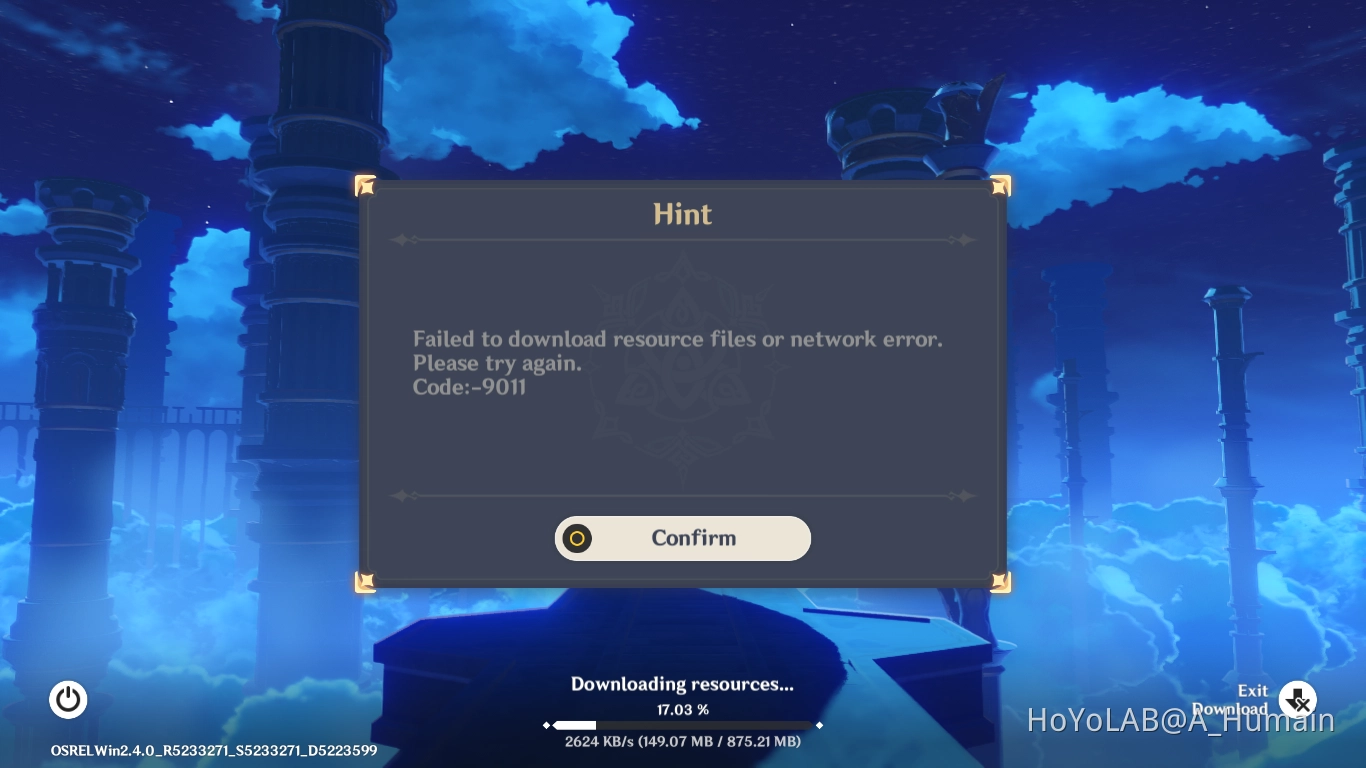Click the 17.03% download progress bar
Image resolution: width=1366 pixels, height=768 pixels.
(x=683, y=725)
